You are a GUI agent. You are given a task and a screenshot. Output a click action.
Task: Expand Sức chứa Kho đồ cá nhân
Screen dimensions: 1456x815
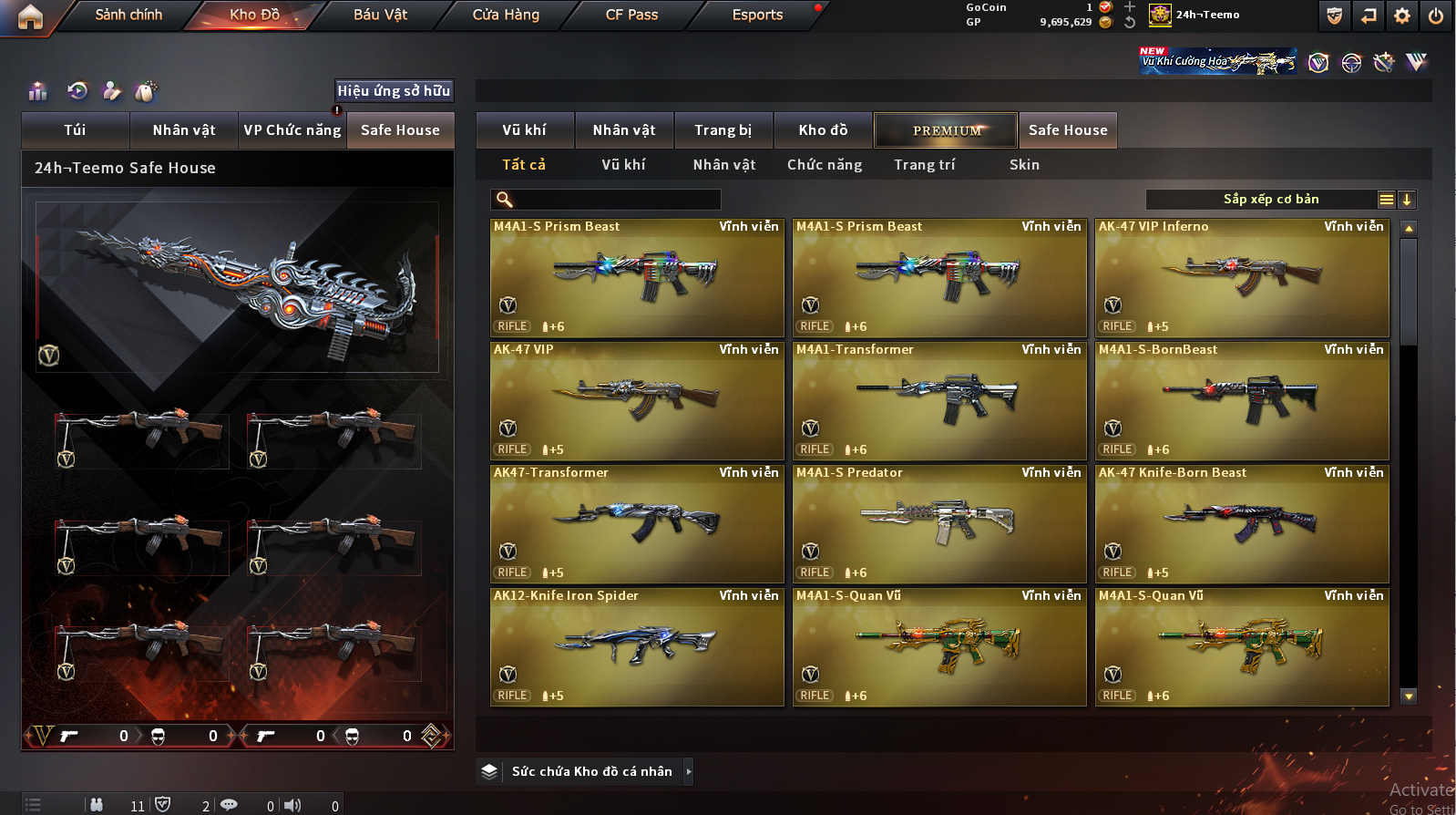click(x=689, y=772)
